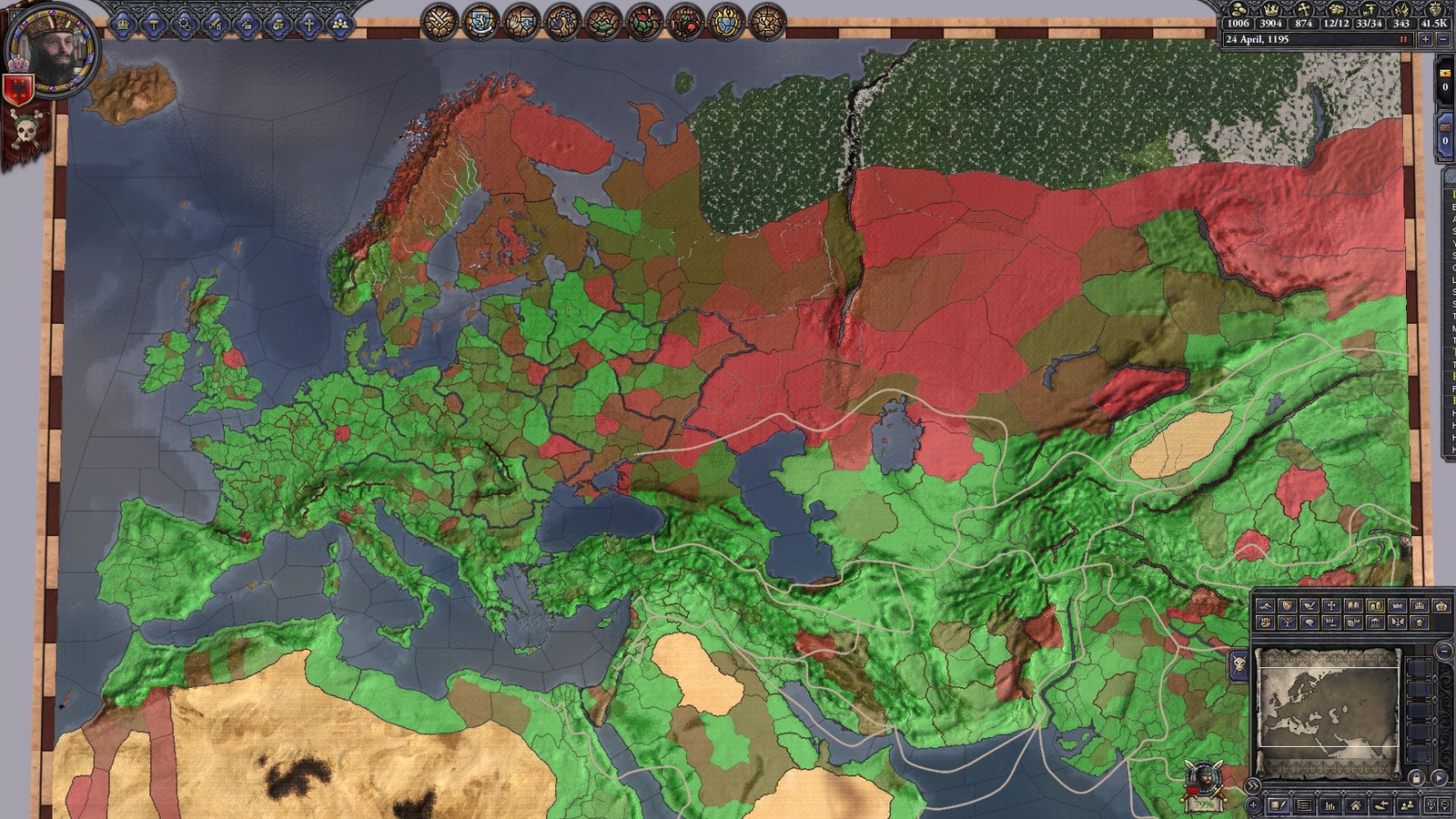Select the religion cross map mode

click(x=1330, y=606)
